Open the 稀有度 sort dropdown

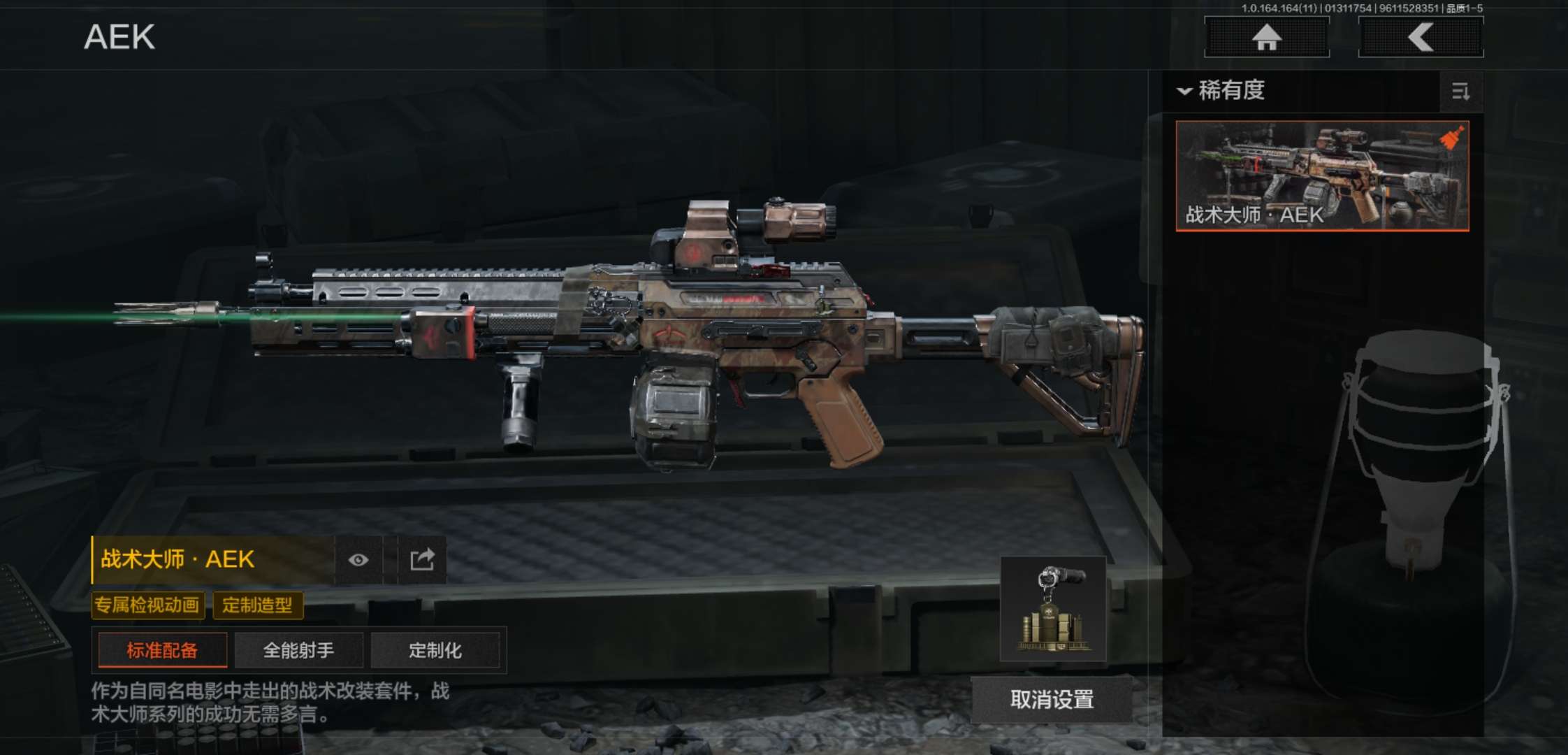pyautogui.click(x=1223, y=91)
